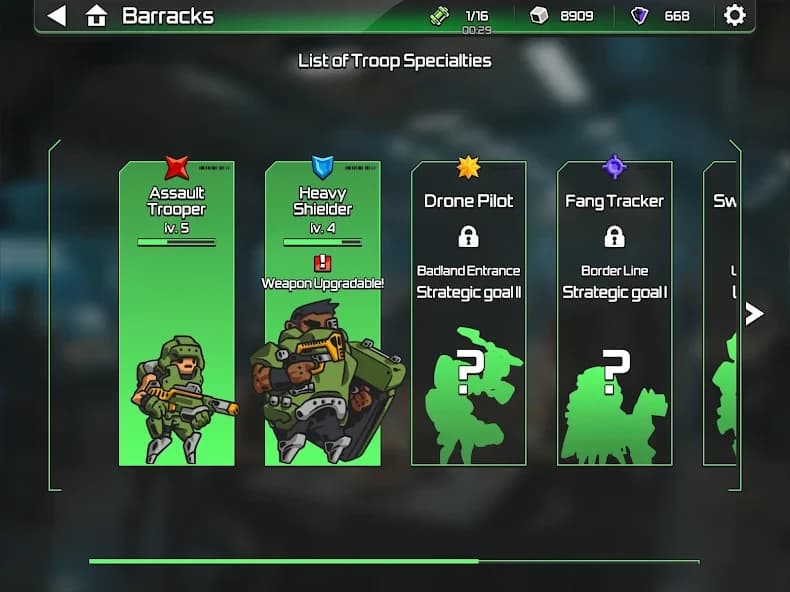View the locked Fang Tracker card

click(614, 313)
